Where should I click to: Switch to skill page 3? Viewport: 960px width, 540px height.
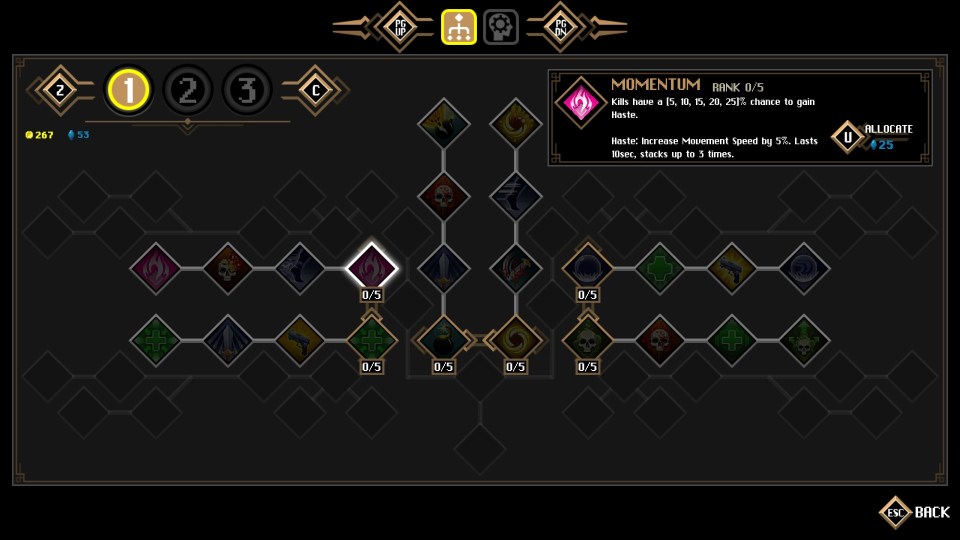tap(247, 91)
